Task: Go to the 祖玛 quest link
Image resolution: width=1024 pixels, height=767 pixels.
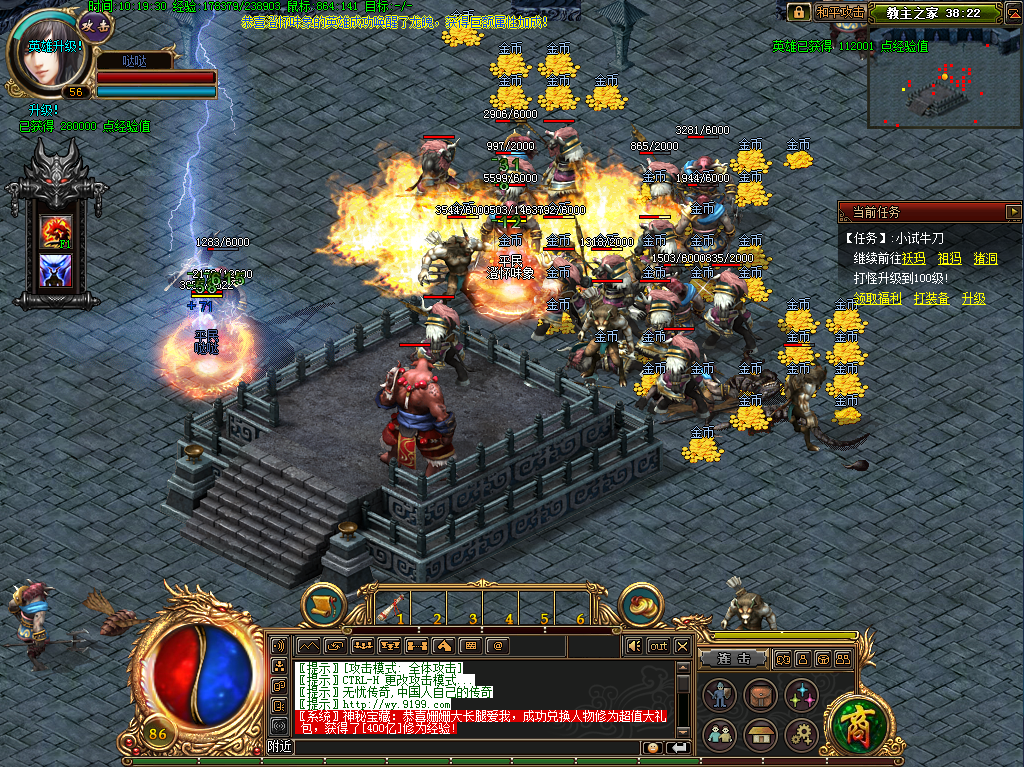Action: click(x=949, y=258)
